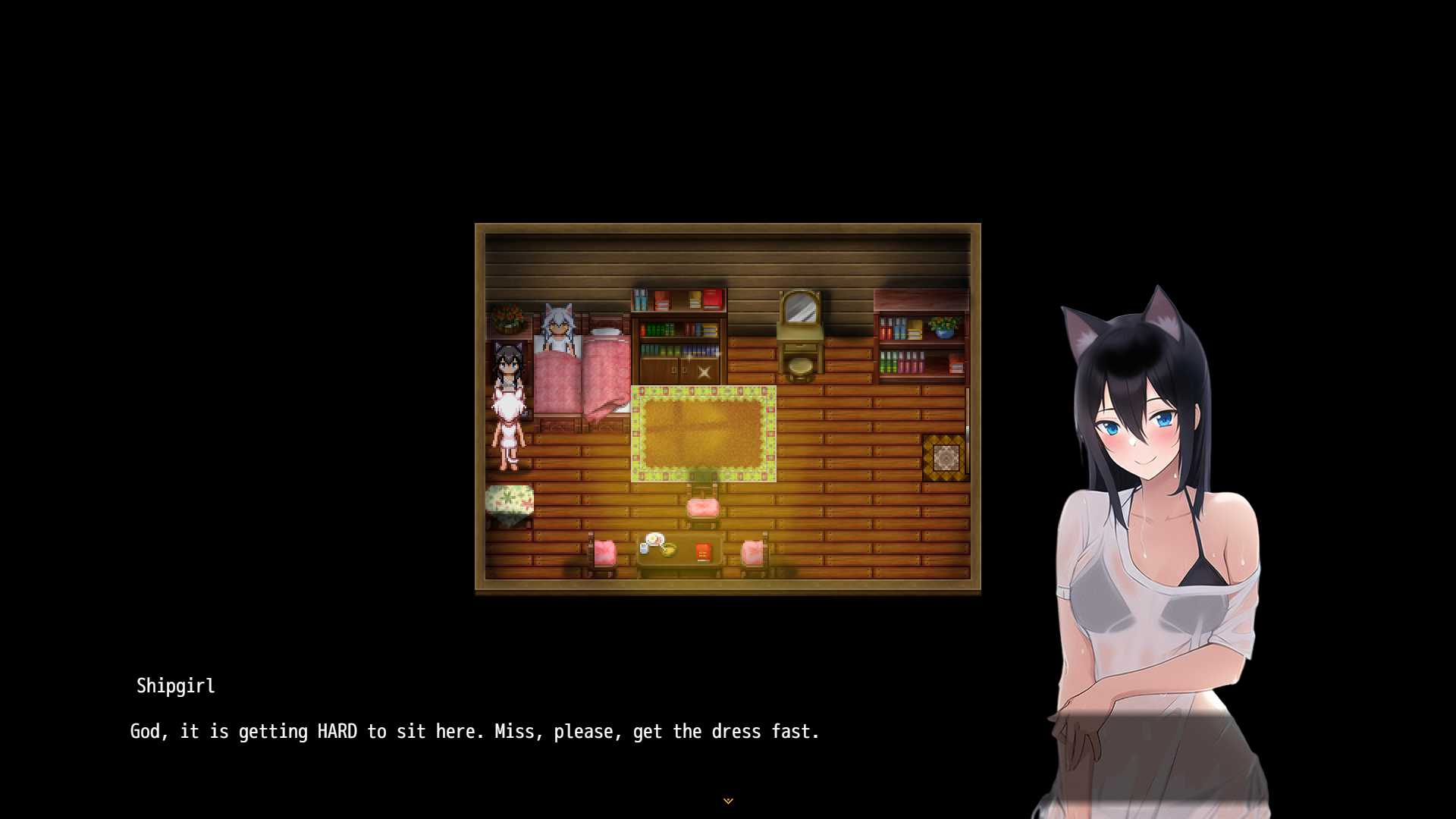
Task: Click the small covered table in the lower-left corner
Action: coord(509,500)
